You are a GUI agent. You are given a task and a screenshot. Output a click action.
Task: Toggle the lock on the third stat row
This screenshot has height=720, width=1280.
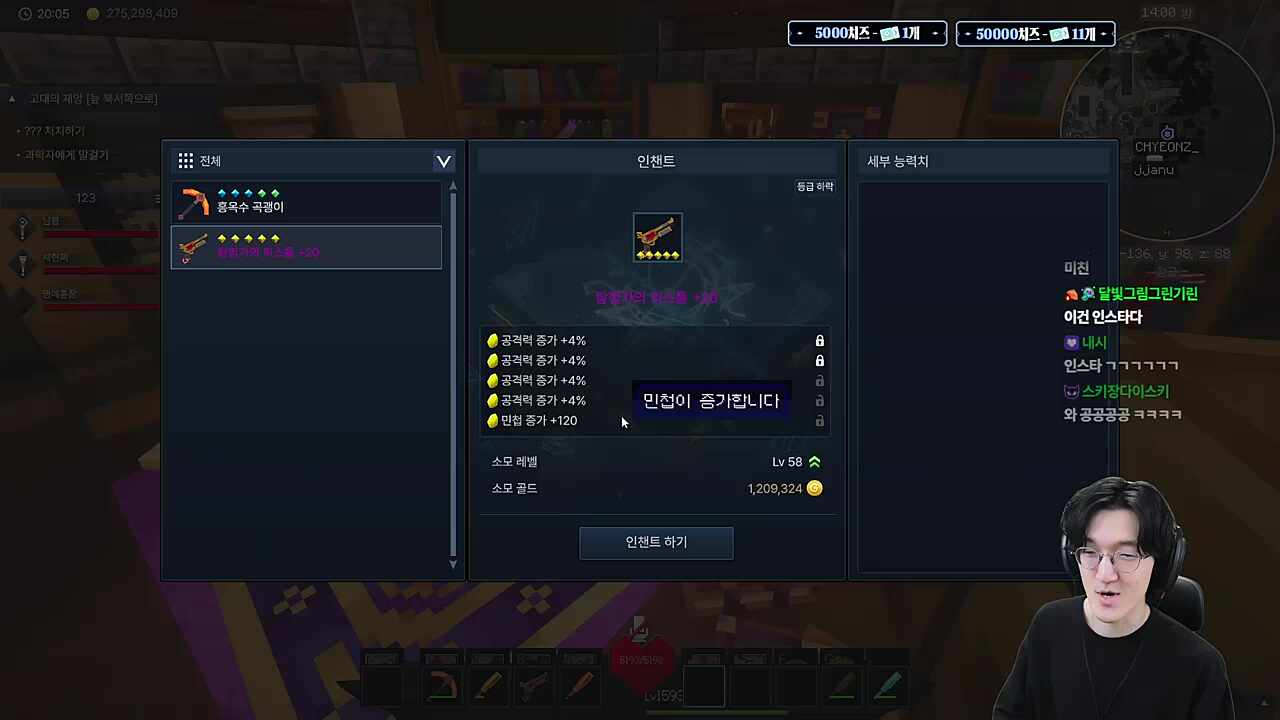[x=819, y=380]
